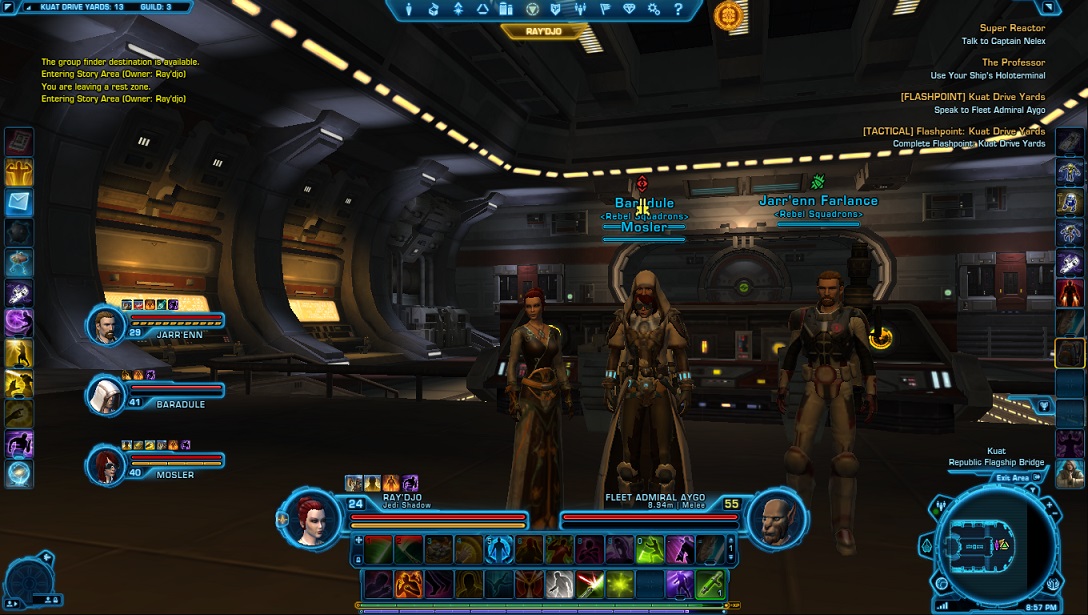Use the green medpac item in the hotbar

(x=709, y=584)
